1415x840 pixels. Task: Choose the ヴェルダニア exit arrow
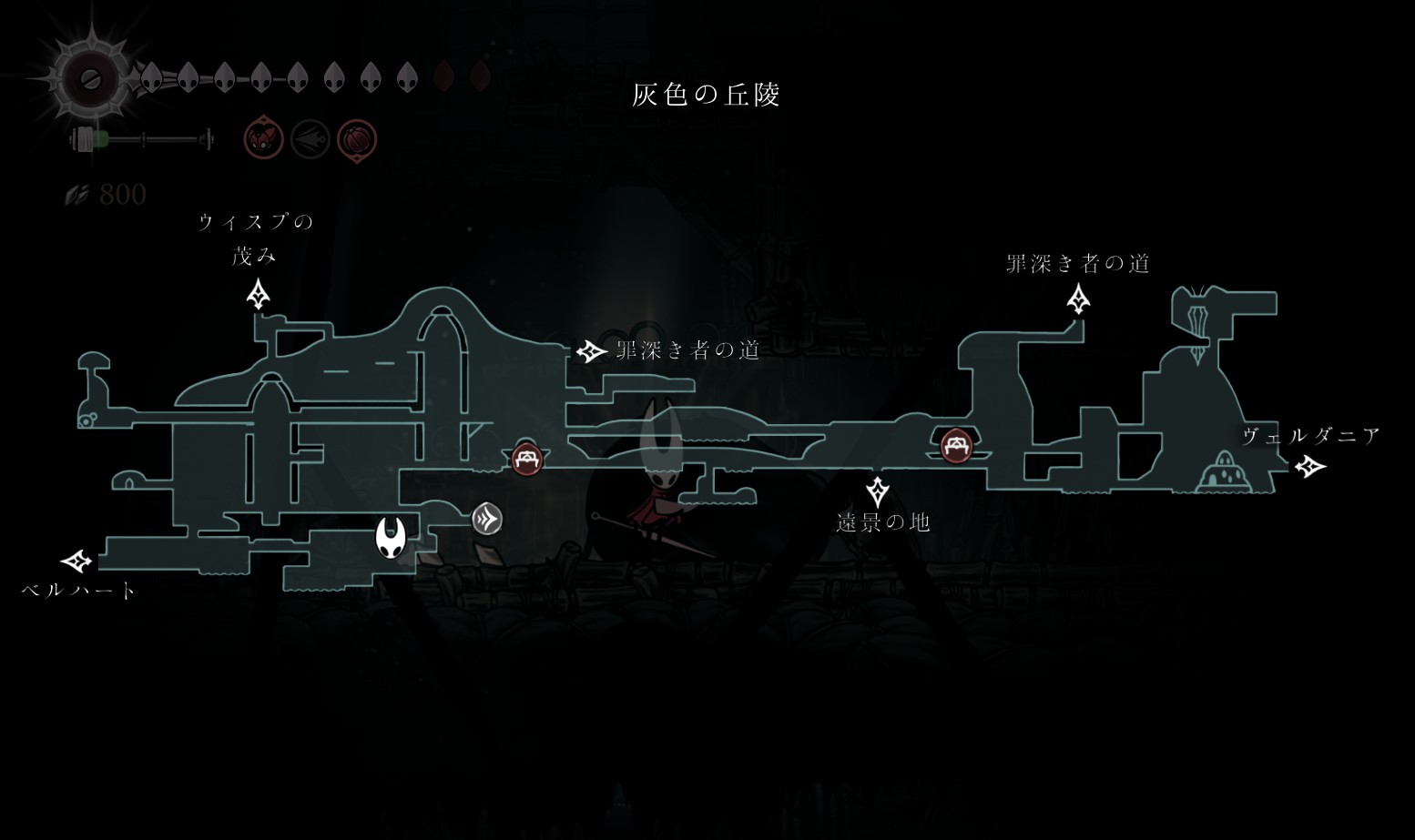pos(1309,467)
